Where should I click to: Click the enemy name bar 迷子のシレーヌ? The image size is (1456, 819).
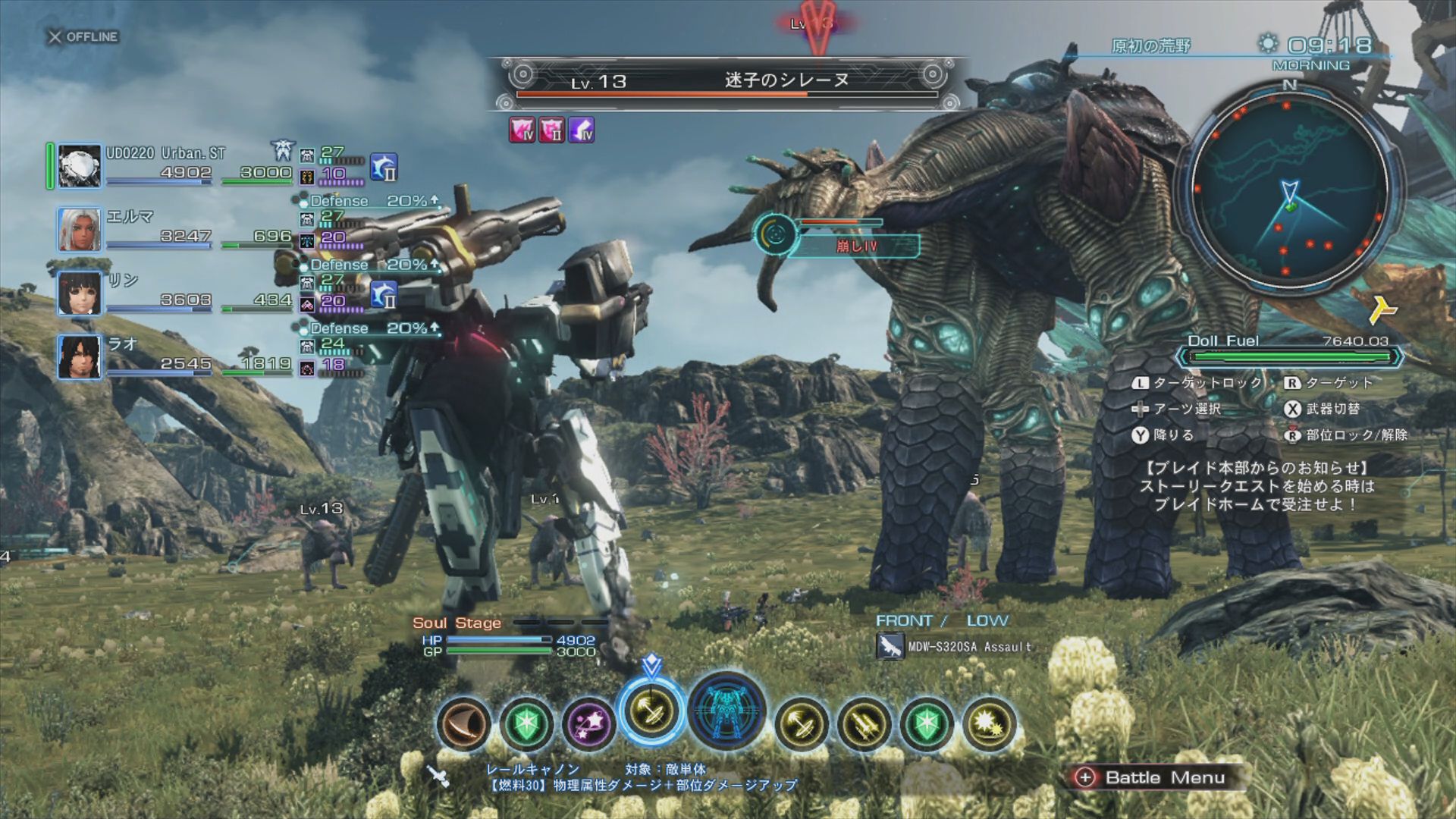(726, 81)
